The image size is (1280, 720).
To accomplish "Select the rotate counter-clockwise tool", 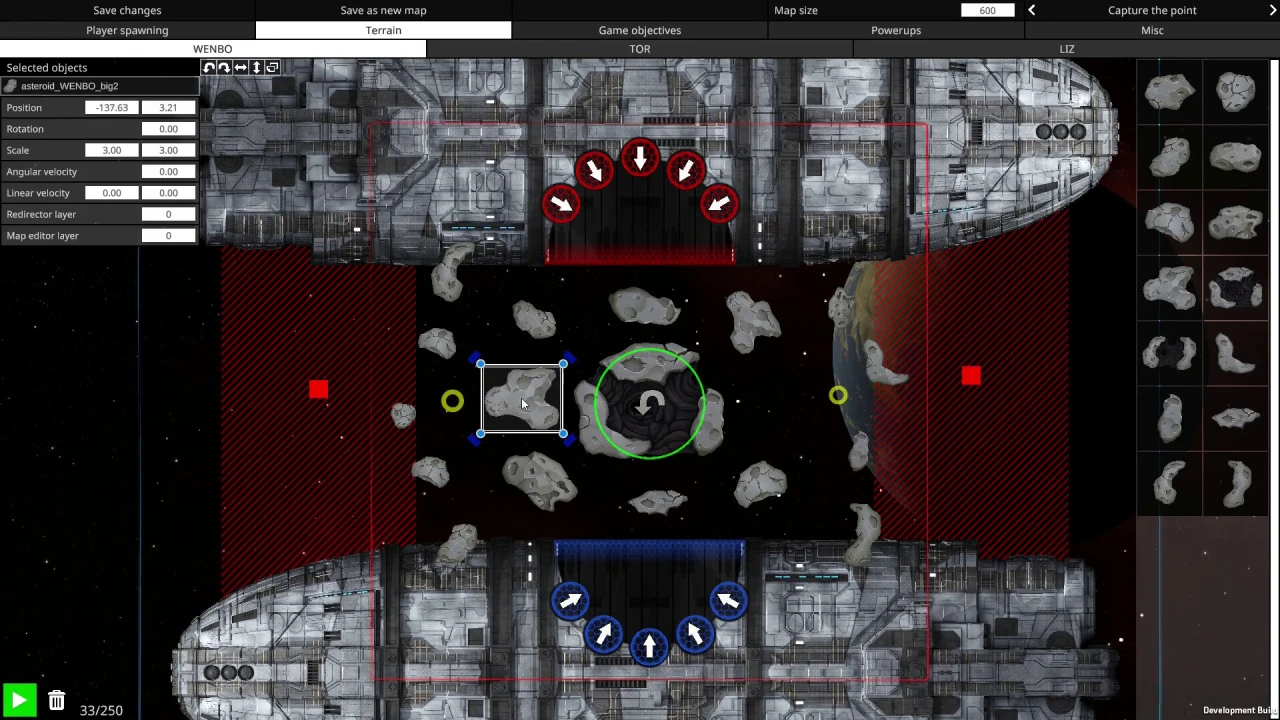I will 208,67.
